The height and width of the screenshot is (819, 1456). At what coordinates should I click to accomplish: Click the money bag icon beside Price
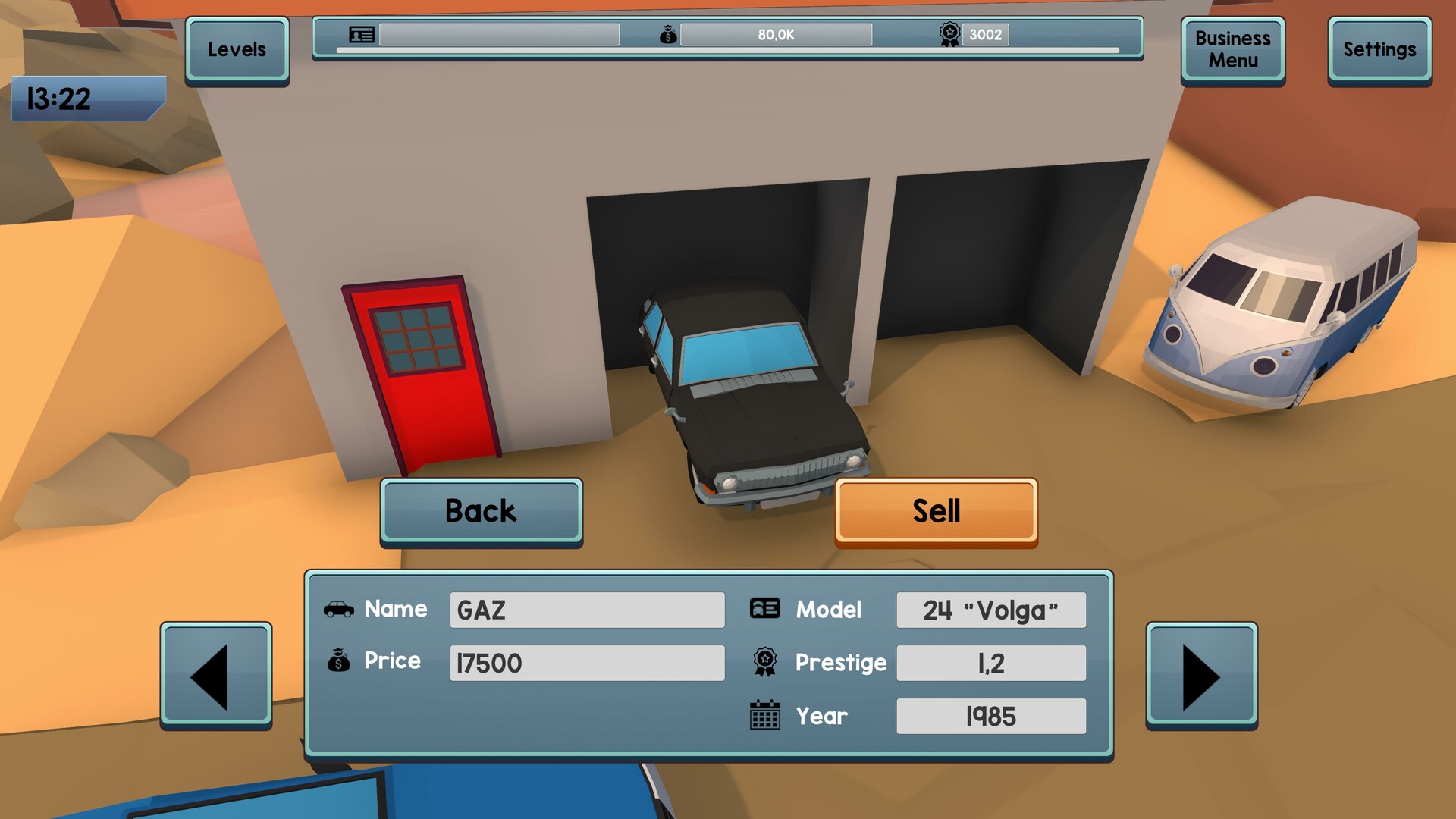pos(340,661)
